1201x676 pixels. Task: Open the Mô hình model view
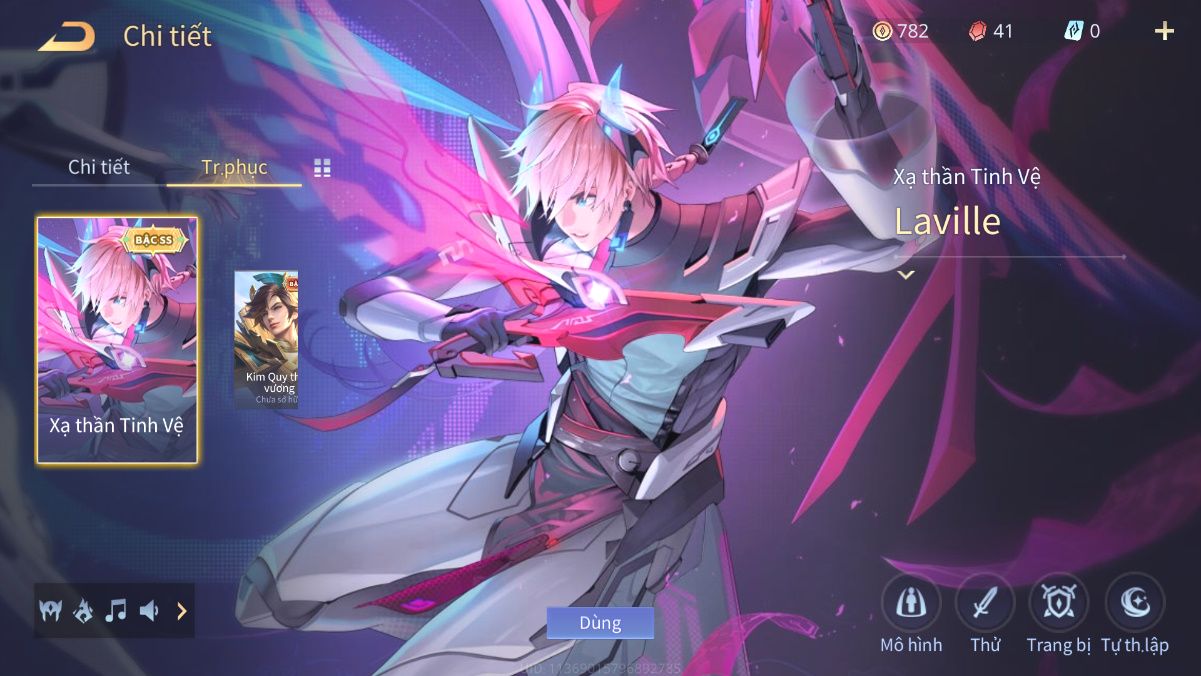[911, 602]
